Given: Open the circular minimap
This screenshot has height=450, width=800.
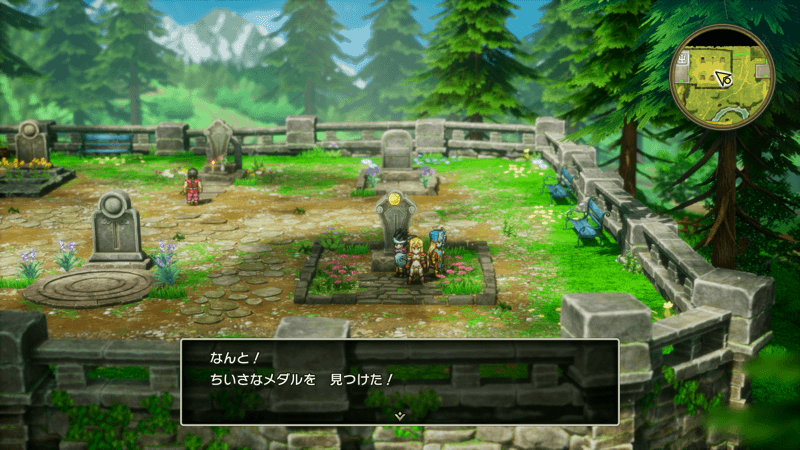Looking at the screenshot, I should point(723,76).
